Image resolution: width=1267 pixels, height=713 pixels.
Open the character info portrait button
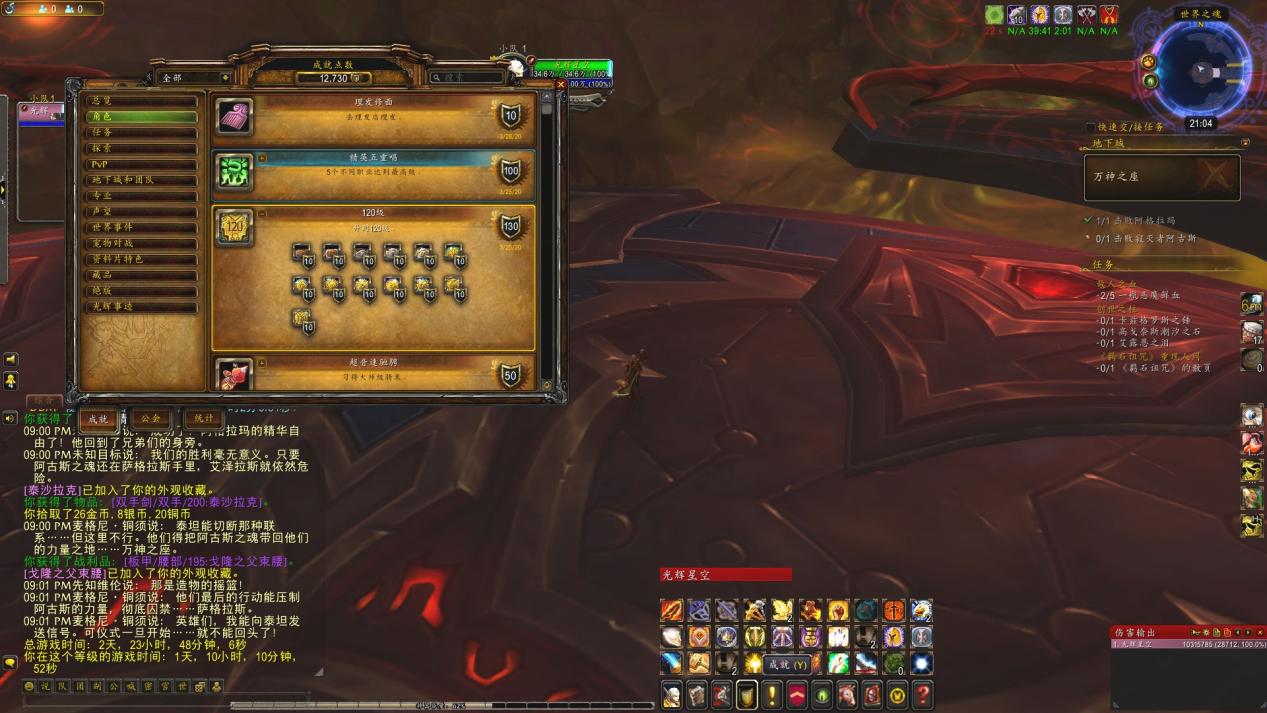tap(672, 694)
